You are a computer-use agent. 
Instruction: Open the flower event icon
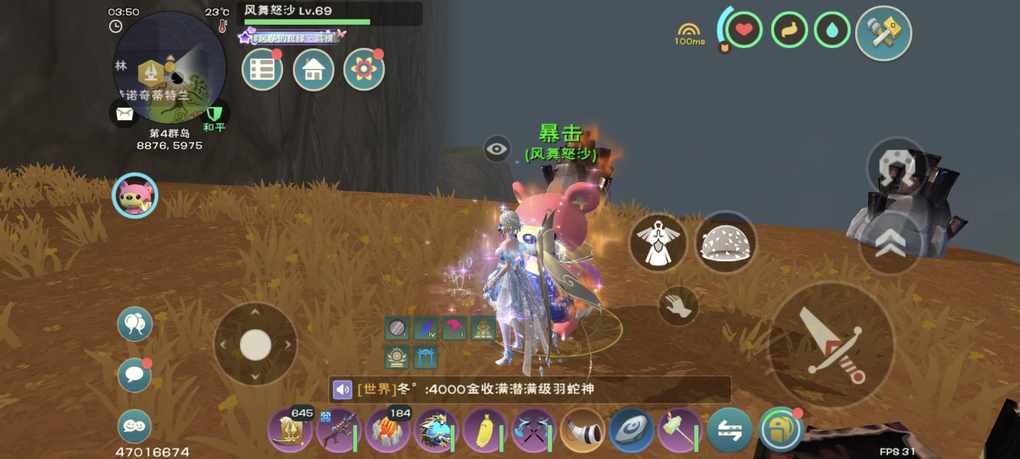click(364, 69)
